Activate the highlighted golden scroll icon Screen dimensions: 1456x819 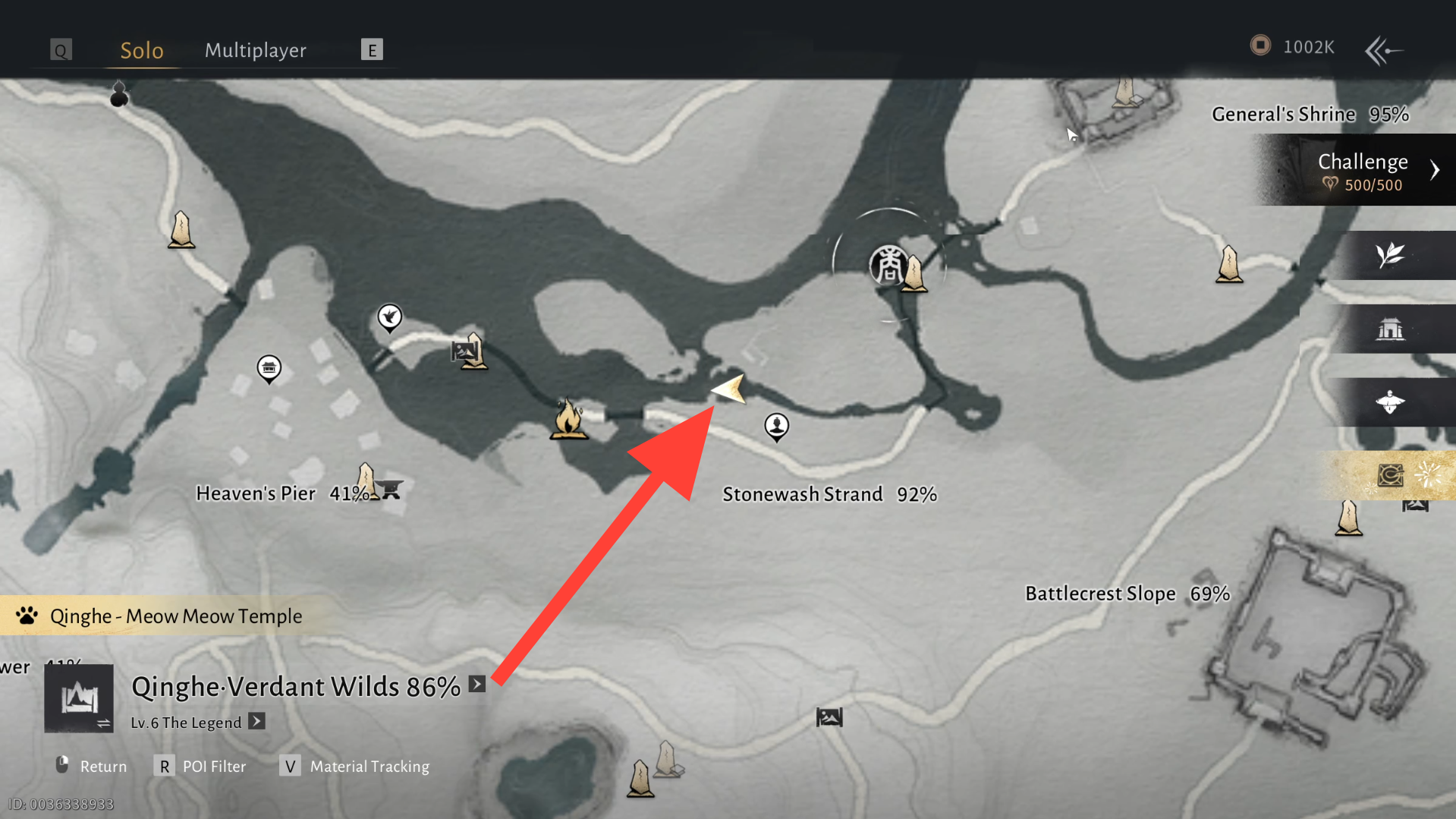point(1390,476)
